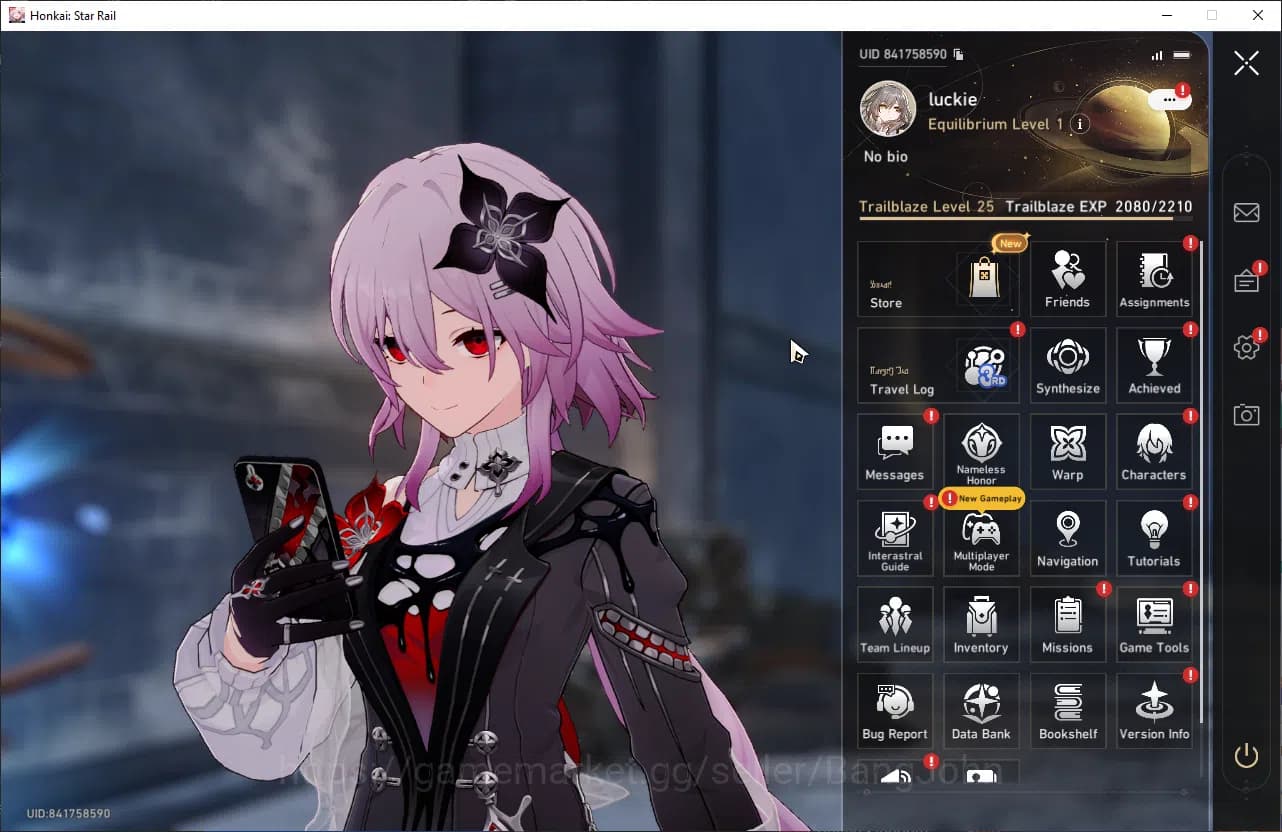The height and width of the screenshot is (832, 1282).
Task: Open the Warp banner menu
Action: pos(1067,451)
